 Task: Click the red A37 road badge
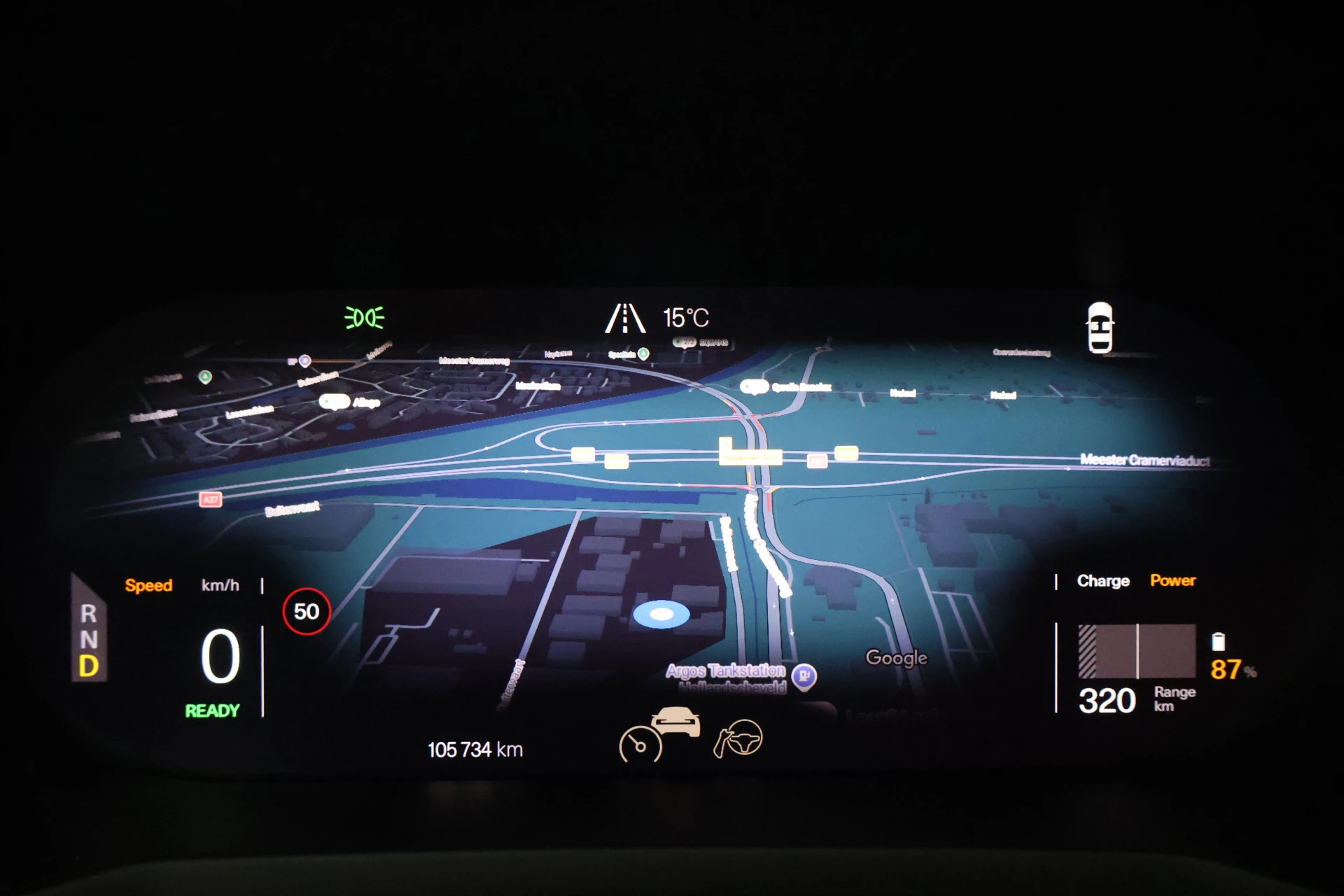[211, 499]
